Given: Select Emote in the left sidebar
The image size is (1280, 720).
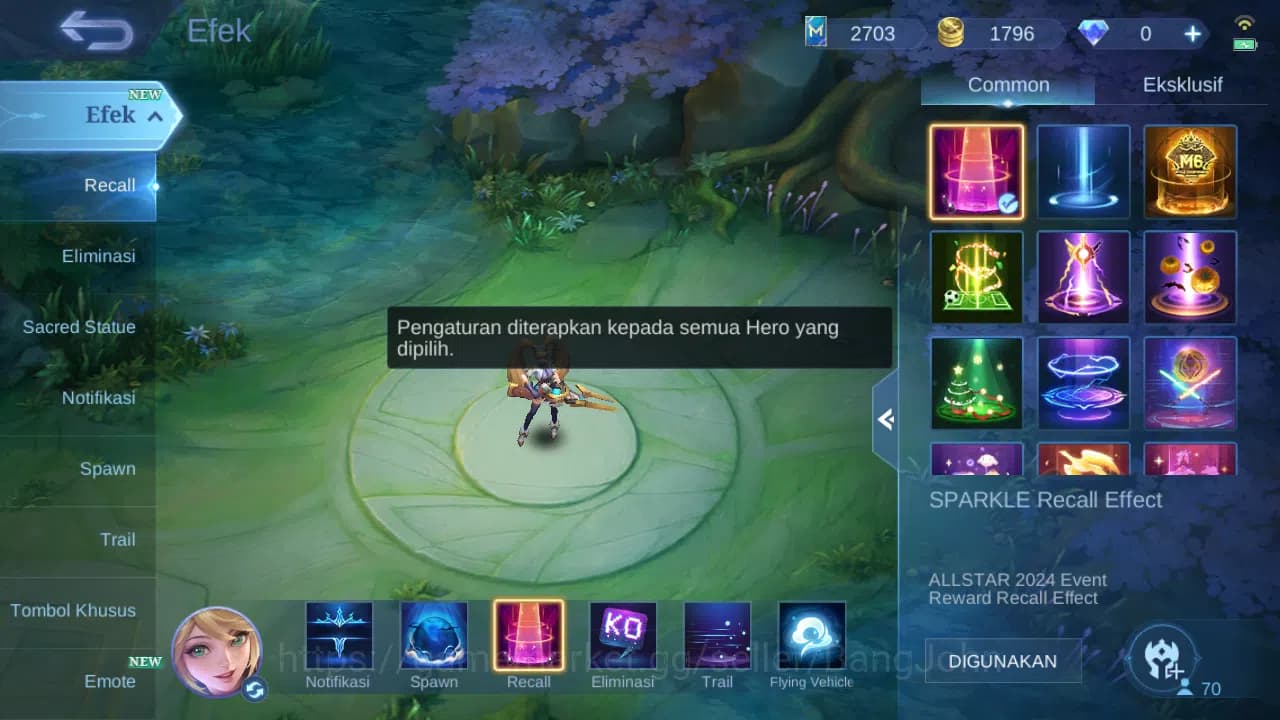Looking at the screenshot, I should pyautogui.click(x=110, y=681).
